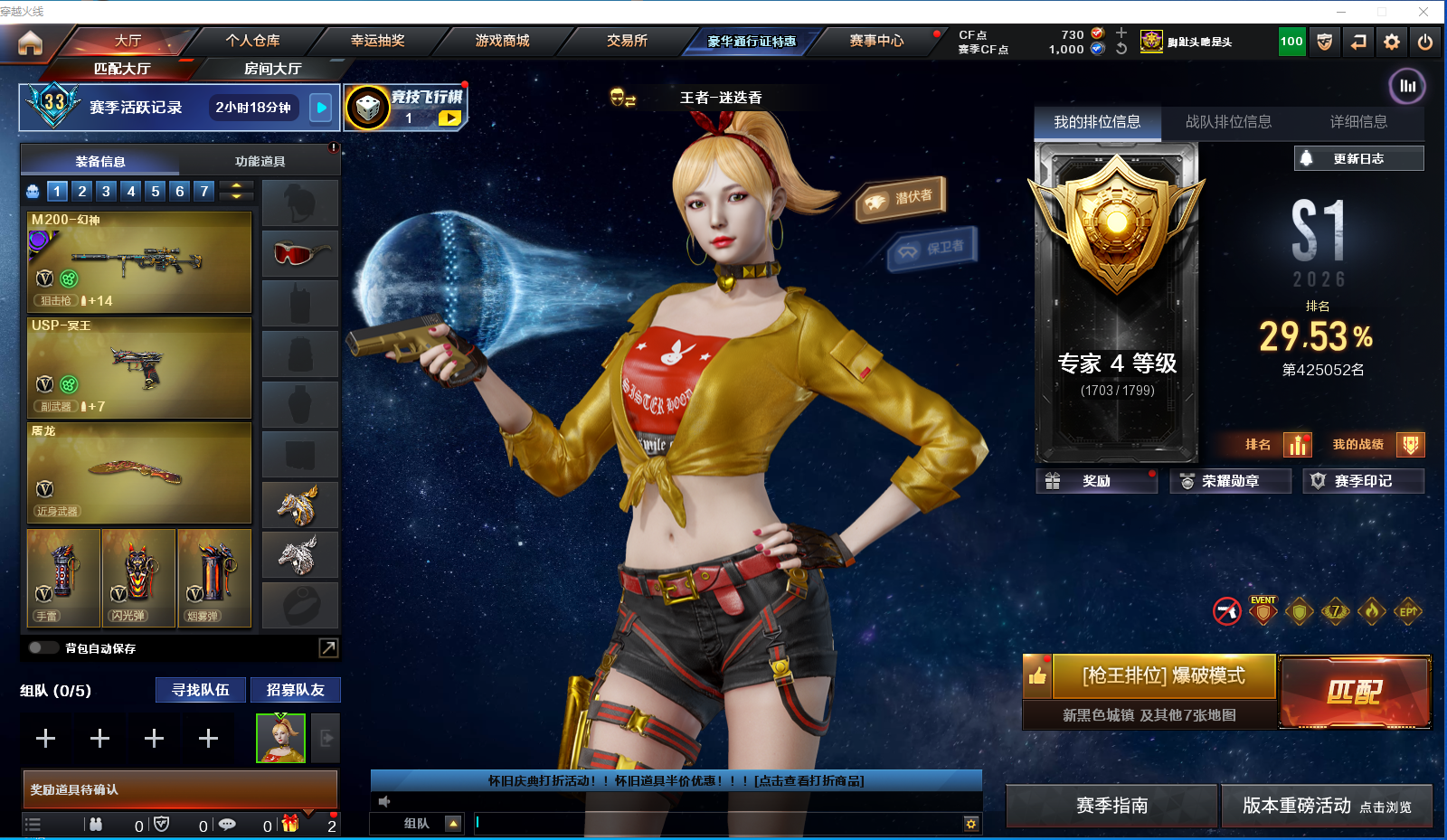Click the 寻找队伍 button

click(201, 690)
